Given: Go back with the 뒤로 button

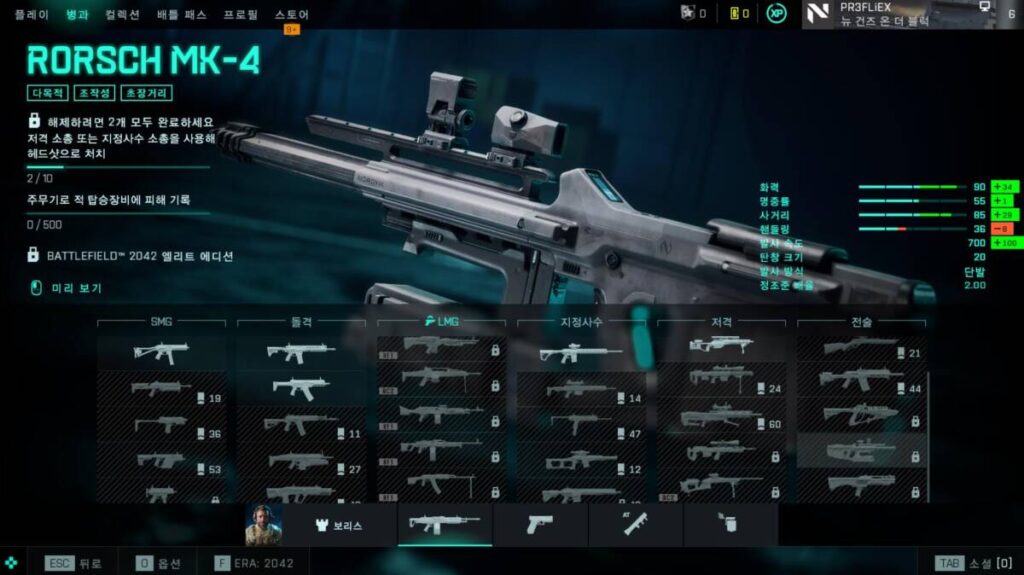Looking at the screenshot, I should pyautogui.click(x=74, y=563).
